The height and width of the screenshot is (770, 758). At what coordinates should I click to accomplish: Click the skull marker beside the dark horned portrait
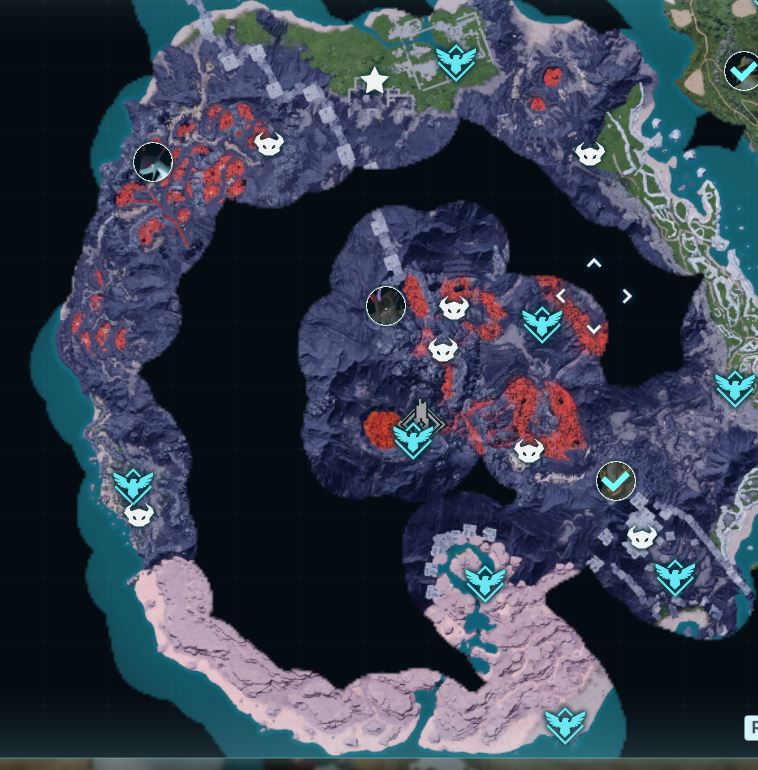[454, 309]
